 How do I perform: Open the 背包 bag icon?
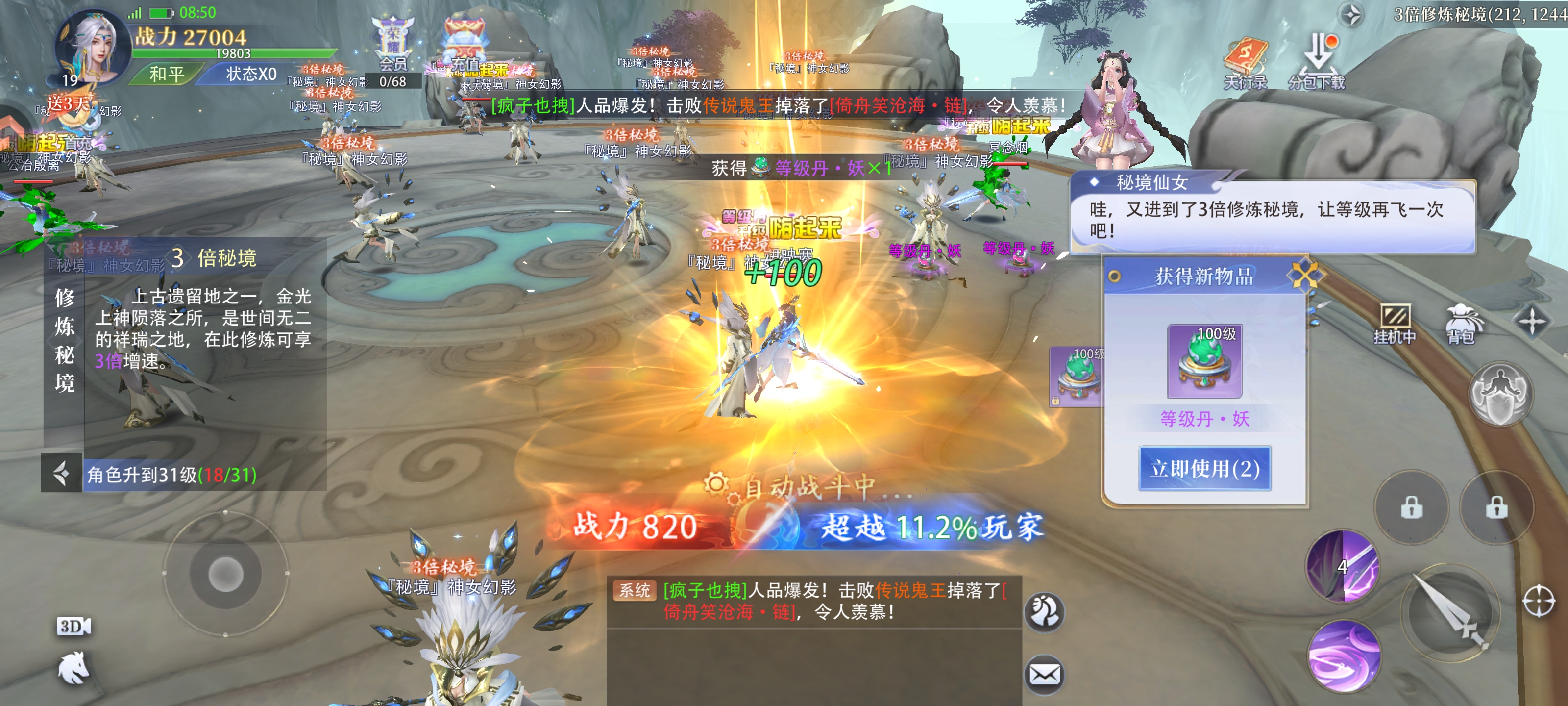click(1462, 324)
